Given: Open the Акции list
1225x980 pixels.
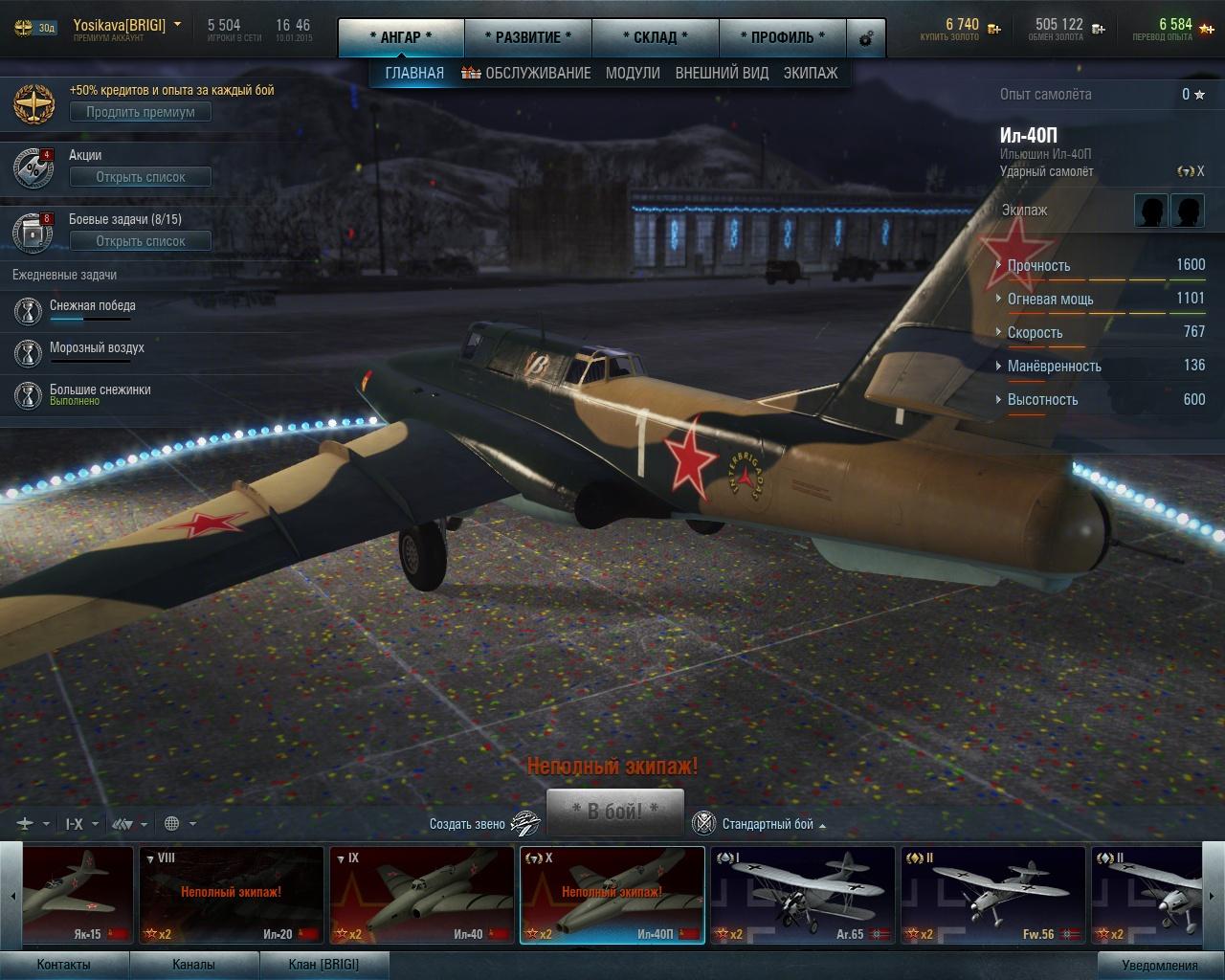Looking at the screenshot, I should 141,177.
